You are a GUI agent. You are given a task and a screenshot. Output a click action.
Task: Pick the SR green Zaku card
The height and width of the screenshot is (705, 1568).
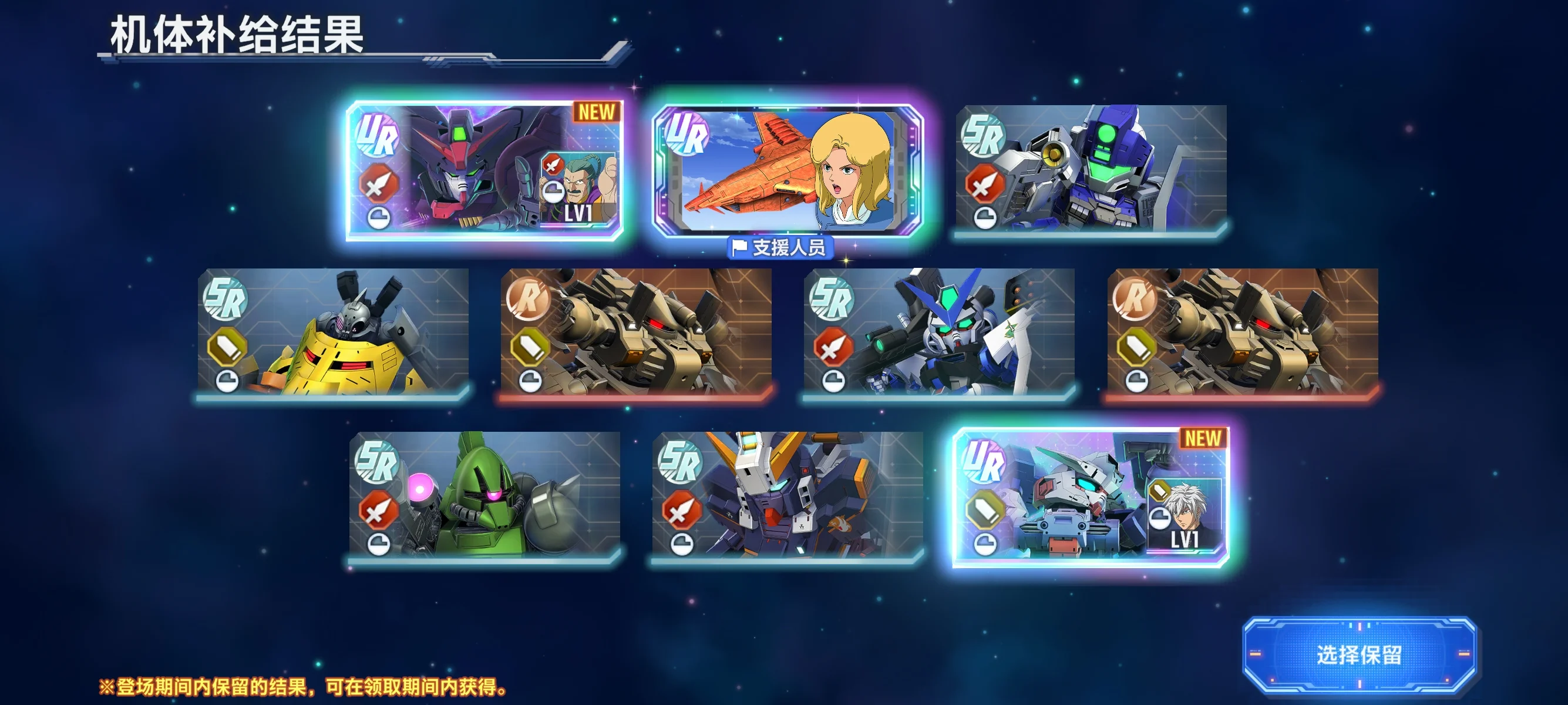(484, 496)
